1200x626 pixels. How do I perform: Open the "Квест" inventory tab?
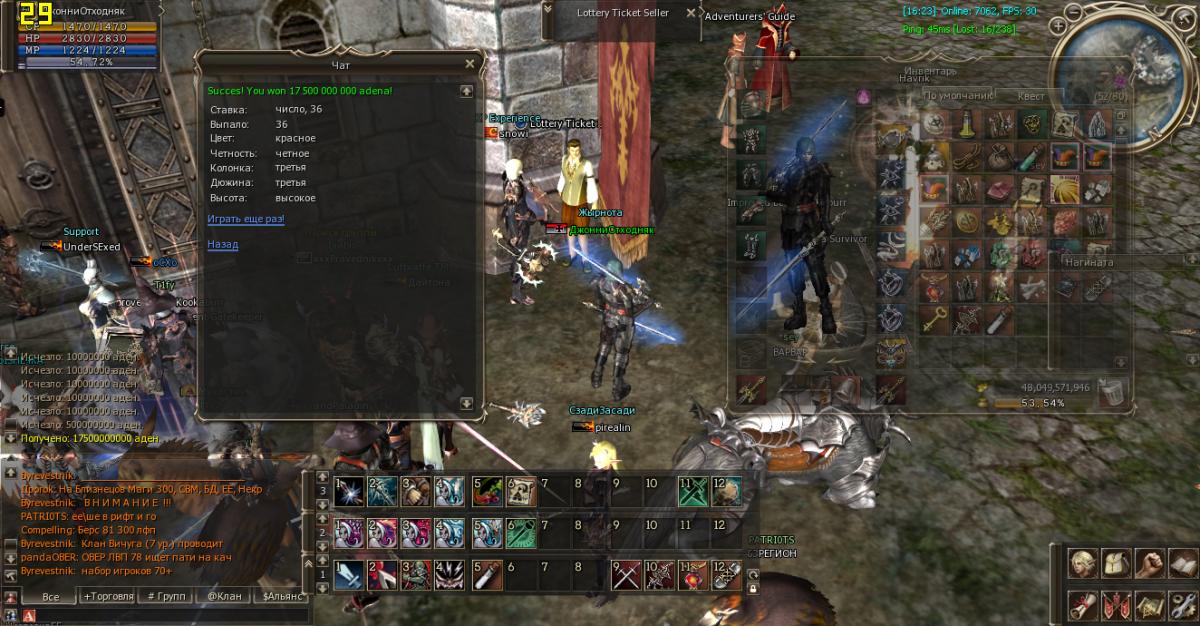[1032, 96]
